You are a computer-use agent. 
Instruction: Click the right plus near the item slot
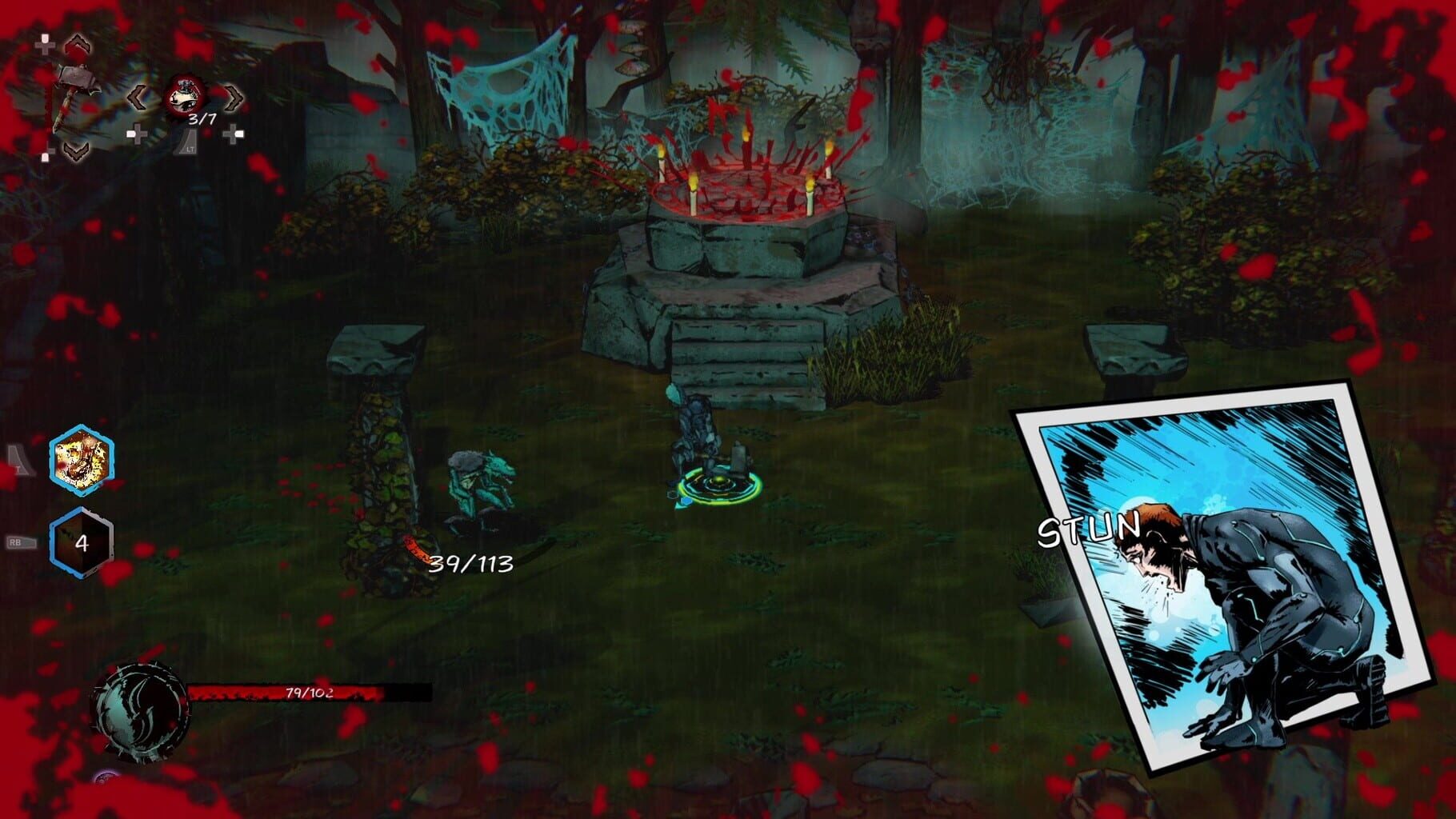(x=234, y=134)
